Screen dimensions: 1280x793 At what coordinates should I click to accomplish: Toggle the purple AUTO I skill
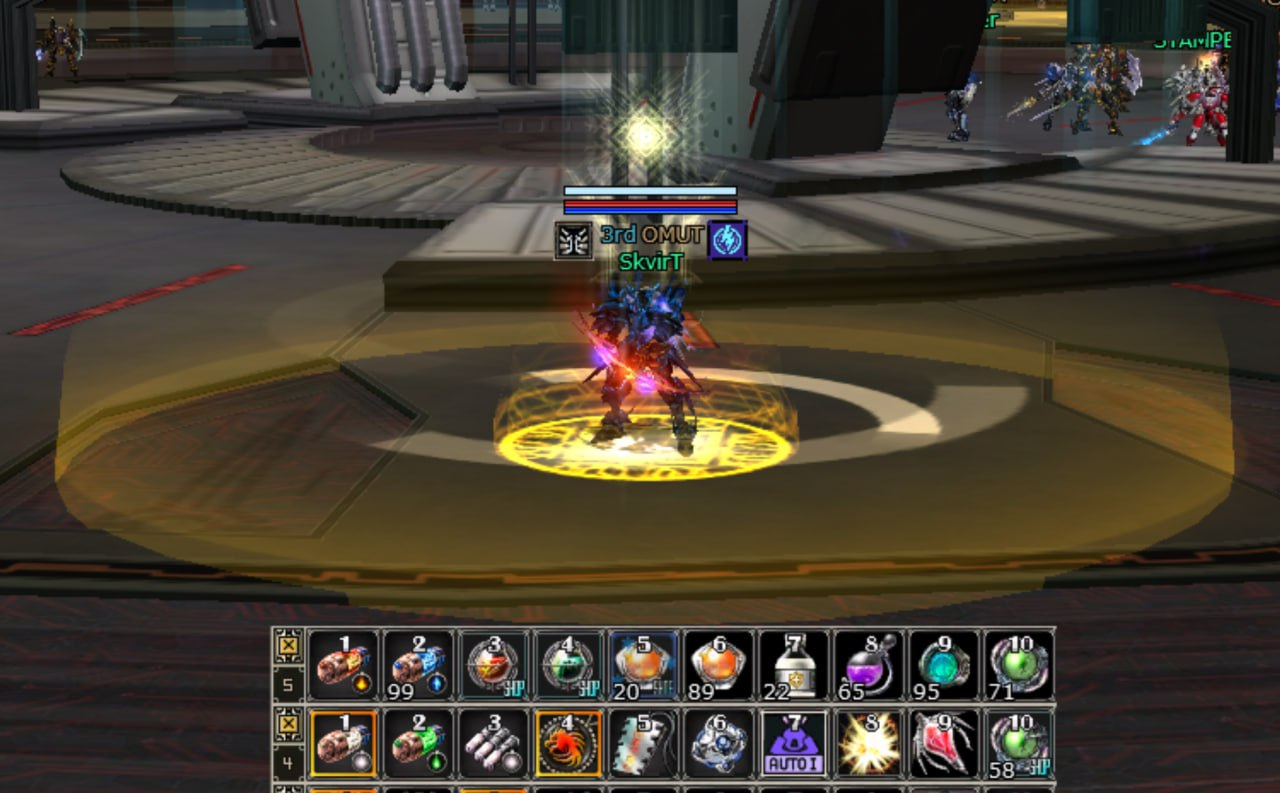(x=794, y=744)
